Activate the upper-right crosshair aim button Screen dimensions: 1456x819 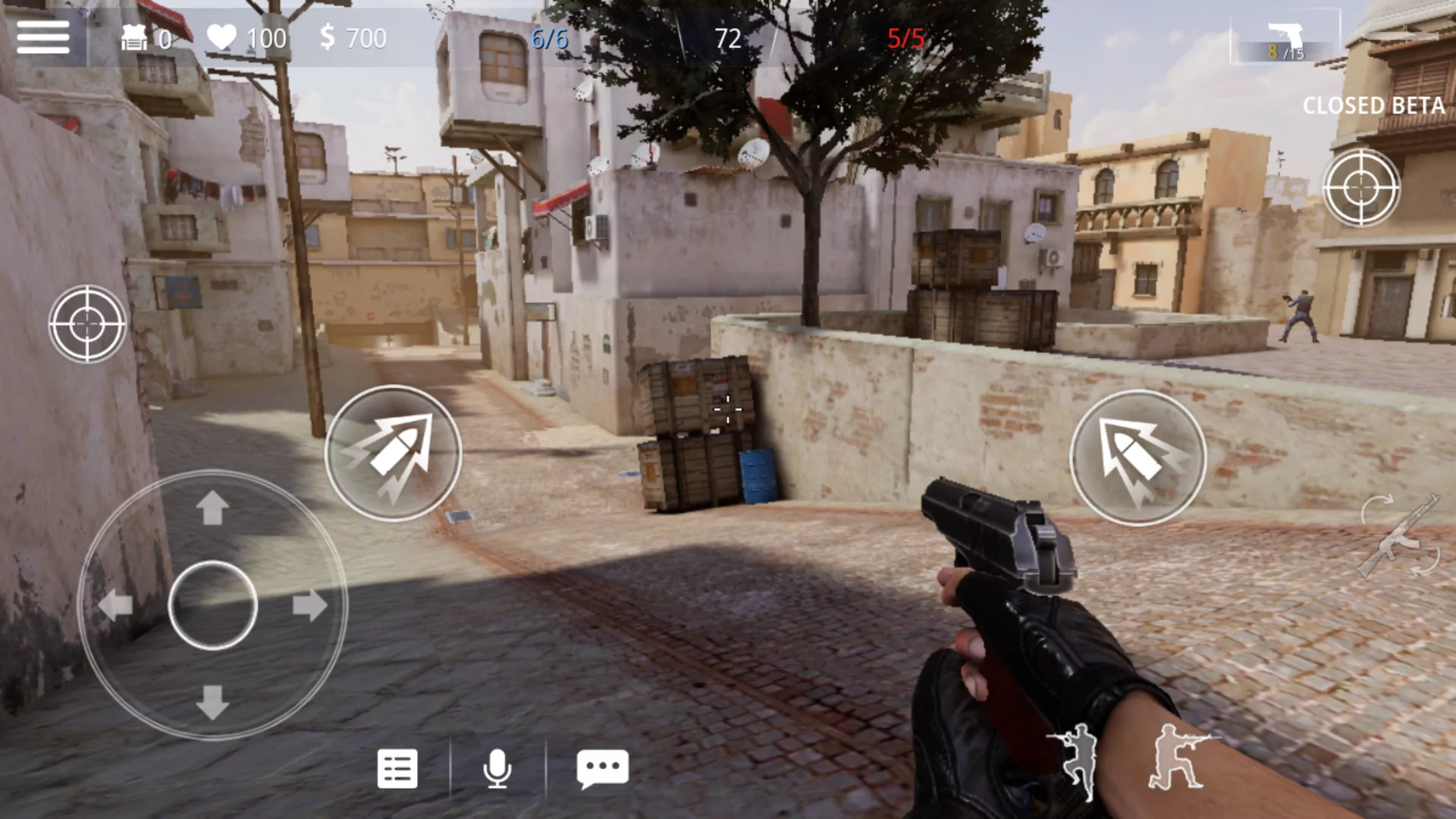[x=1361, y=187]
